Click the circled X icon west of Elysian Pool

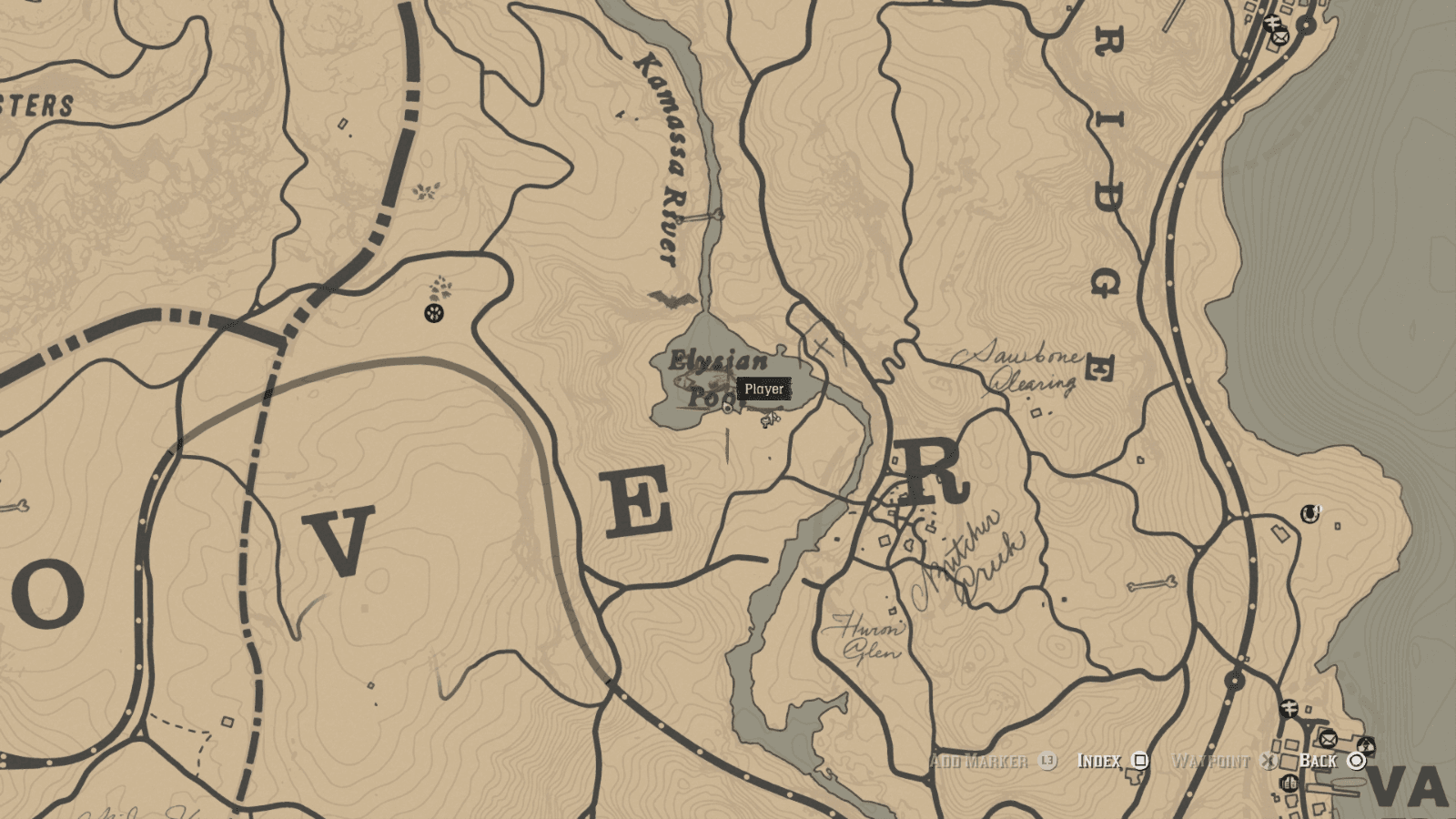(x=431, y=315)
